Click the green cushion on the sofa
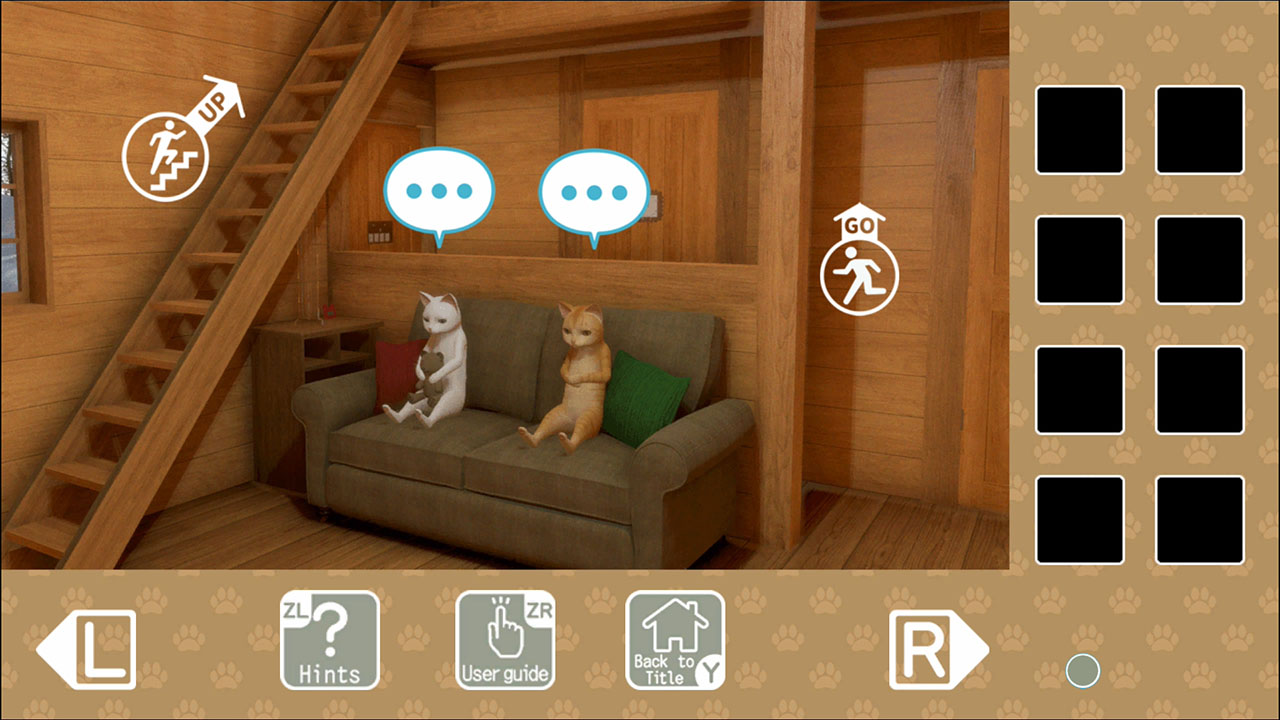The height and width of the screenshot is (720, 1280). tap(645, 395)
